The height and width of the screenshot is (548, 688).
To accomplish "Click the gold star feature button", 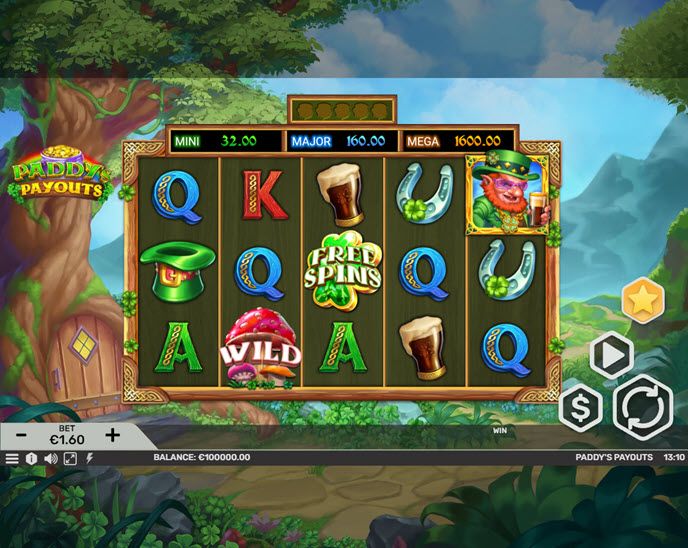I will coord(643,300).
